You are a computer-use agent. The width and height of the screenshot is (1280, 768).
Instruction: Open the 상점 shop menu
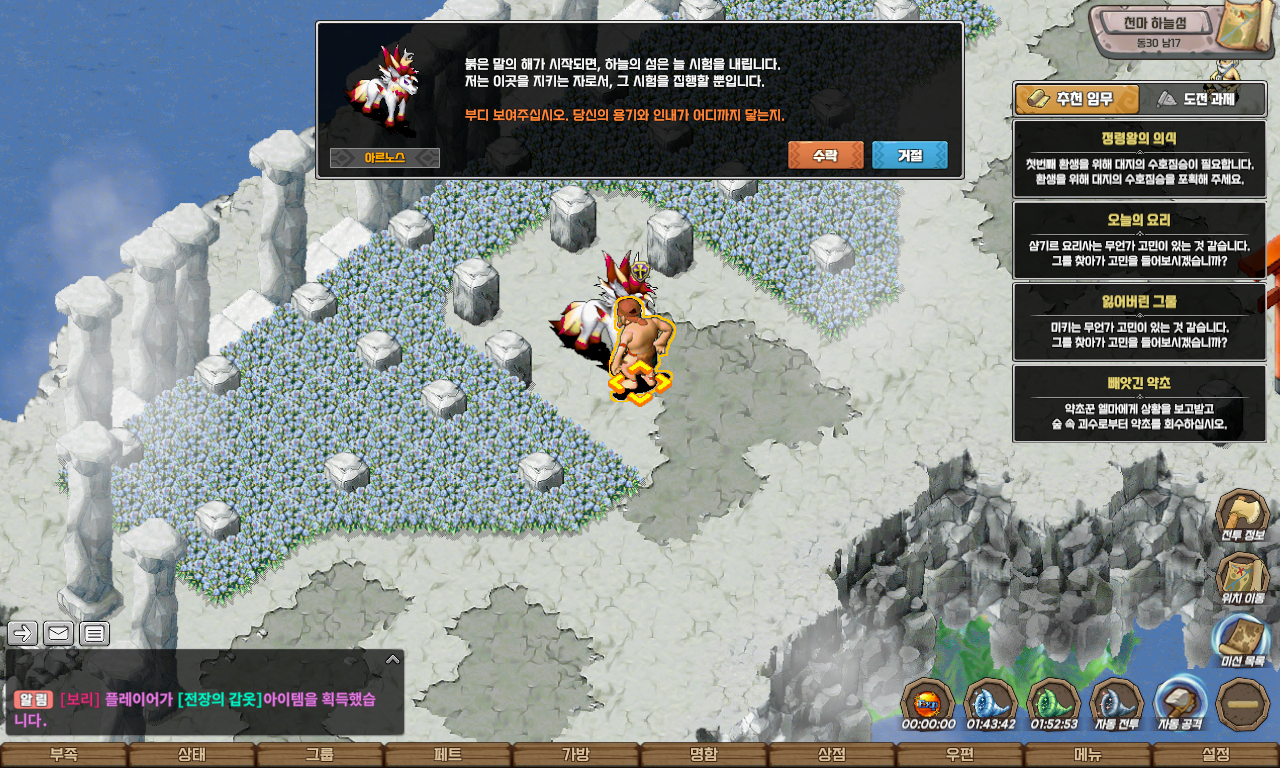[832, 755]
